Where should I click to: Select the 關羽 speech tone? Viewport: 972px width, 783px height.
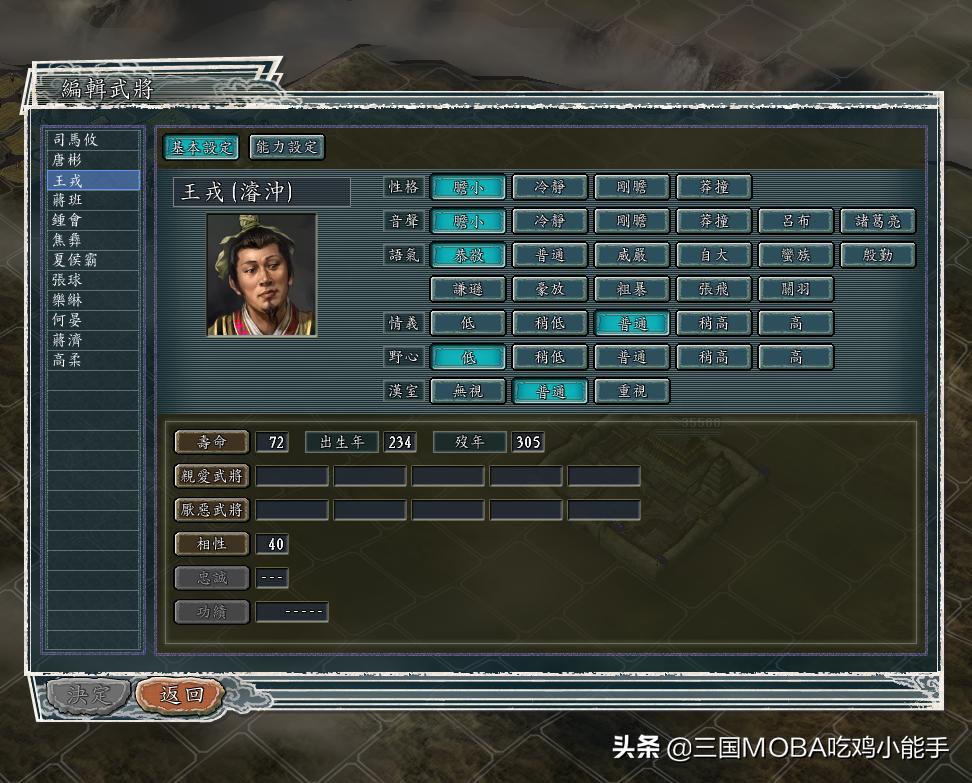click(x=796, y=289)
